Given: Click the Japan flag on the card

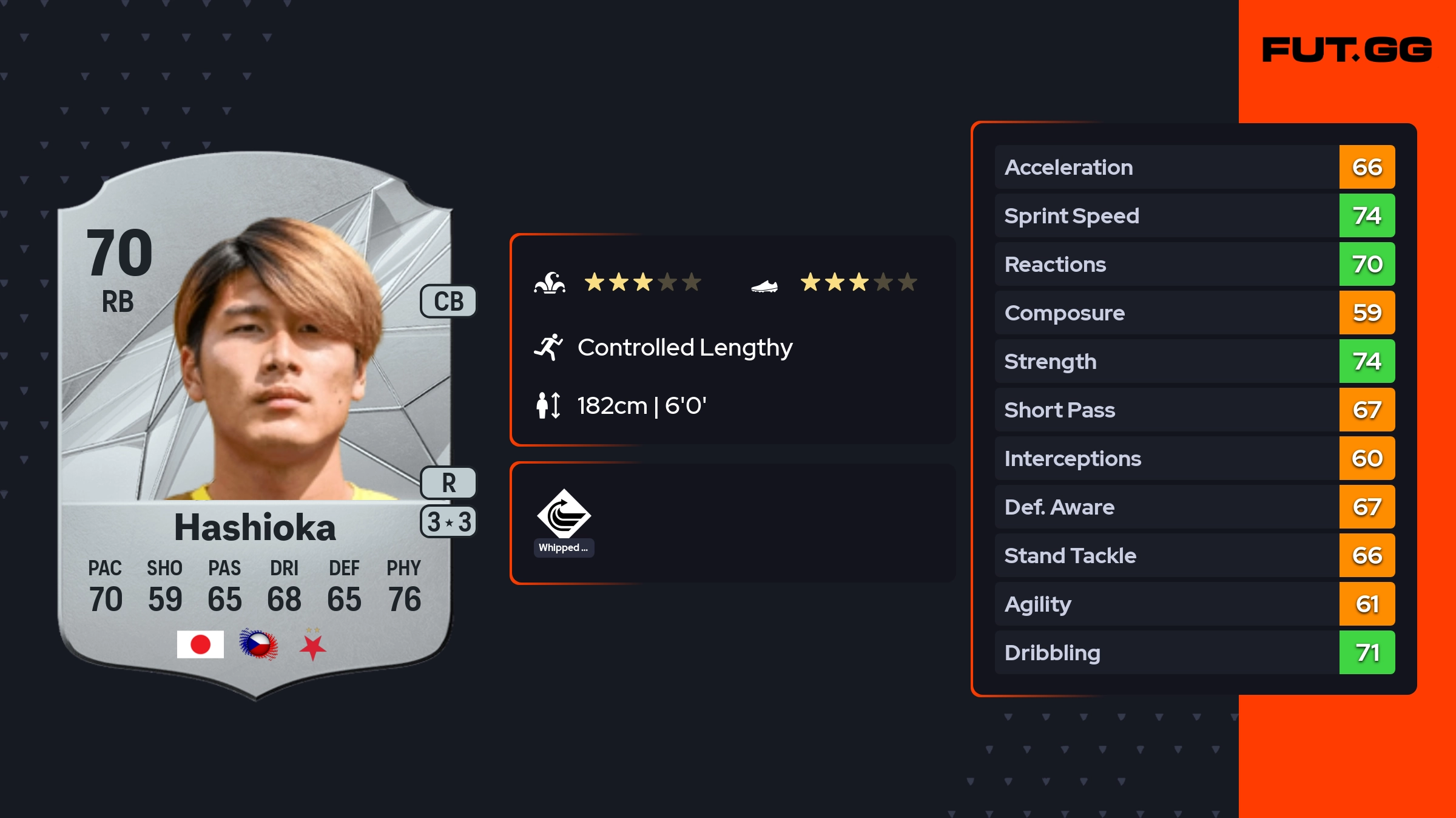Looking at the screenshot, I should [200, 644].
